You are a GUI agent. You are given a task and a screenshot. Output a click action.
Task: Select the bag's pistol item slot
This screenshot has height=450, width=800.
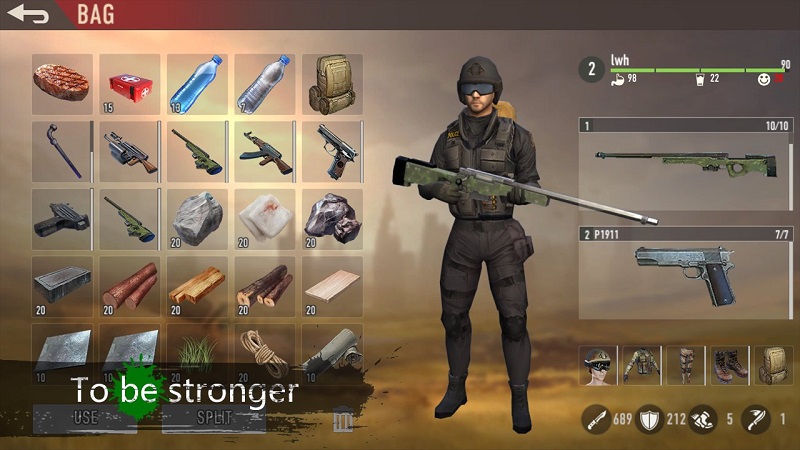(x=332, y=151)
